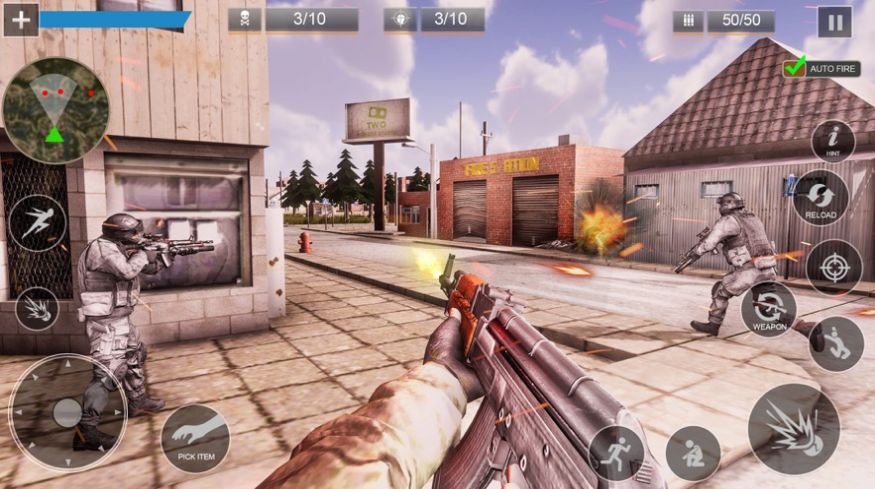Fire using the large explosion button
This screenshot has width=875, height=489.
pyautogui.click(x=793, y=429)
